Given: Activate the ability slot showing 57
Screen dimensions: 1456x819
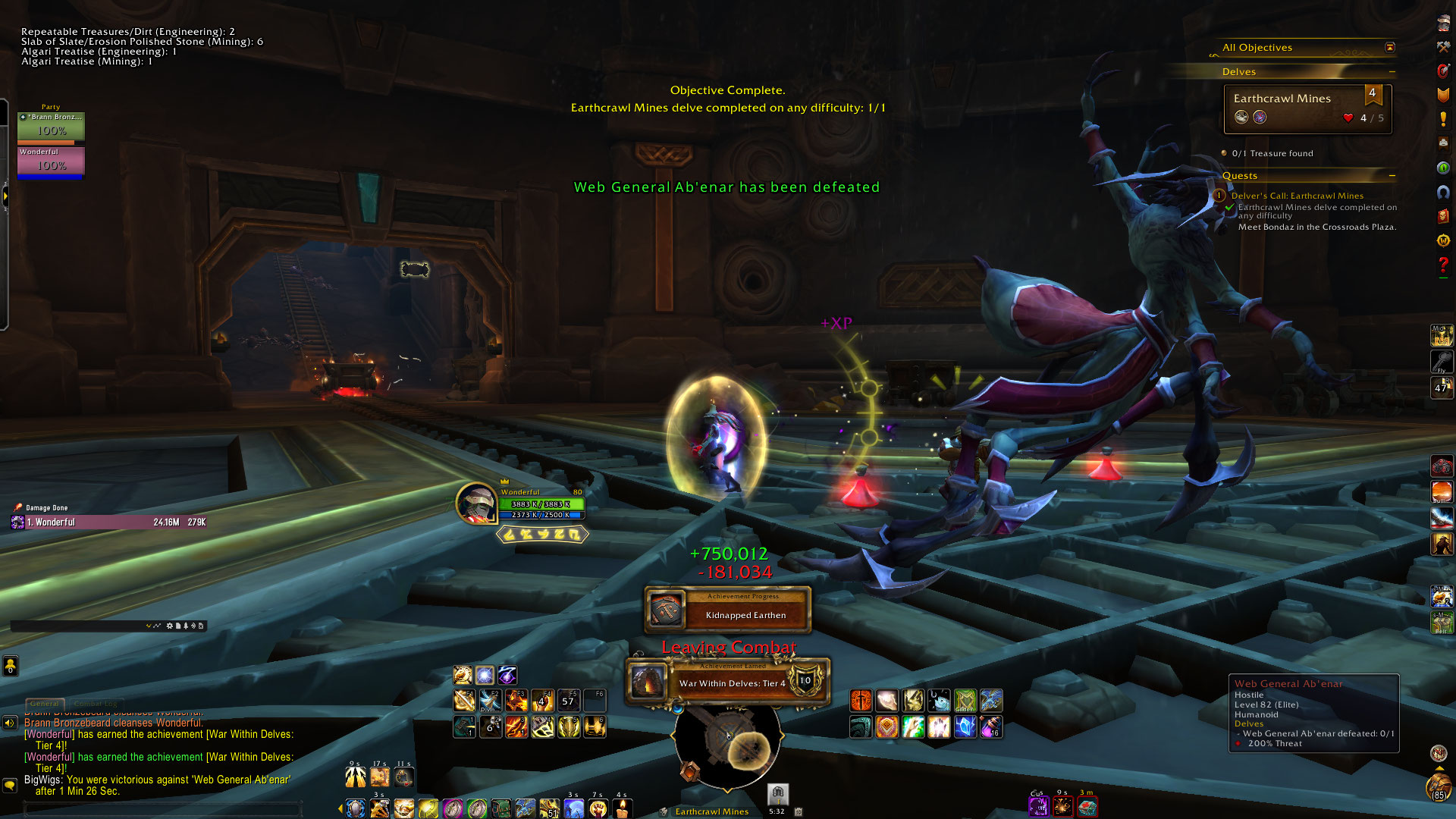Looking at the screenshot, I should point(568,701).
